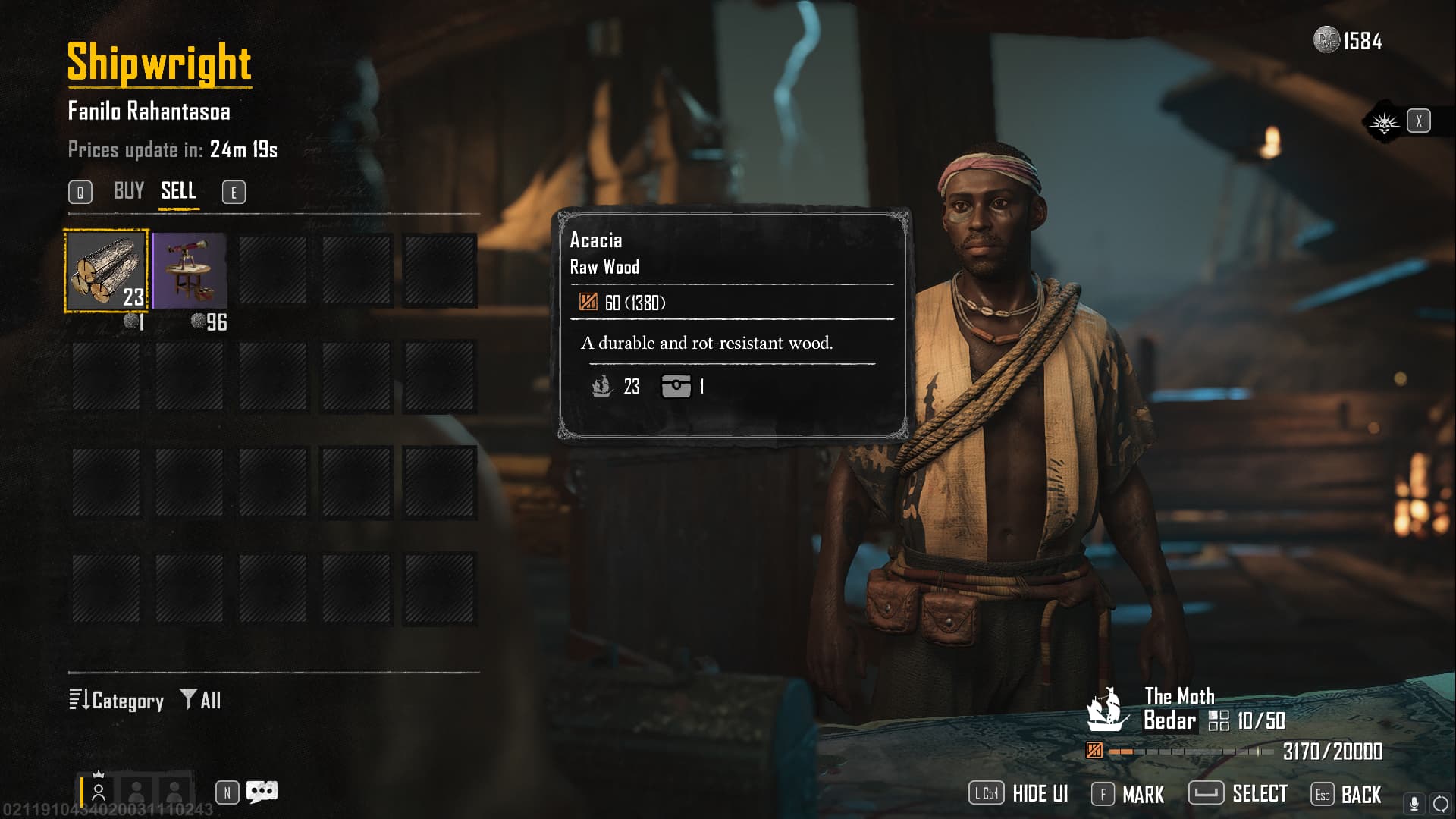Image resolution: width=1456 pixels, height=819 pixels.
Task: Open the chat speech bubble icon
Action: coord(262,792)
